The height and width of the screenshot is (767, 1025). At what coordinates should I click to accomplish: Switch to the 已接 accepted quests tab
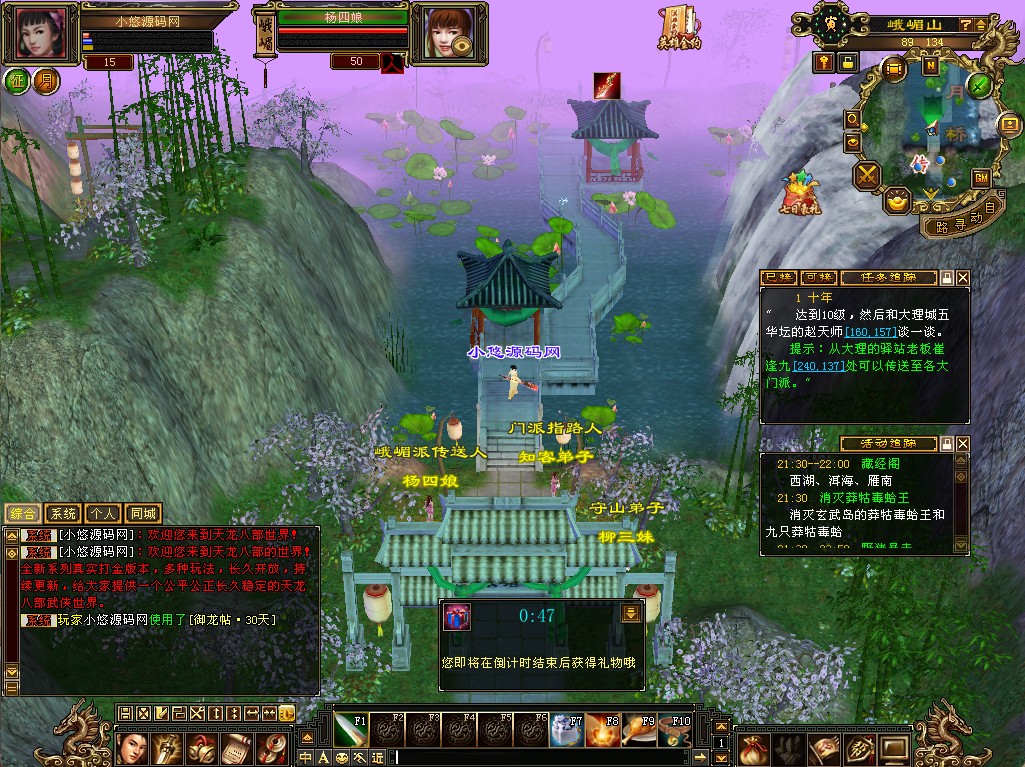tap(779, 277)
